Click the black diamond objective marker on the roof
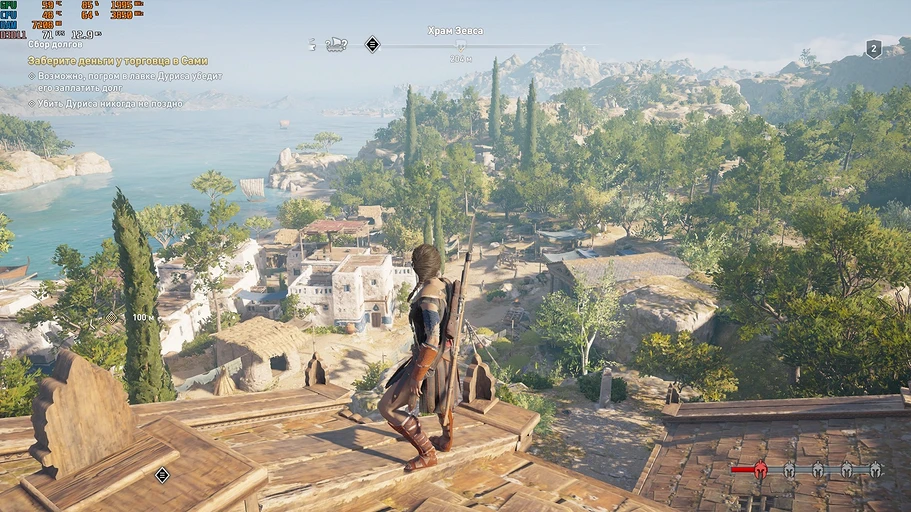This screenshot has height=512, width=911. pos(162,475)
